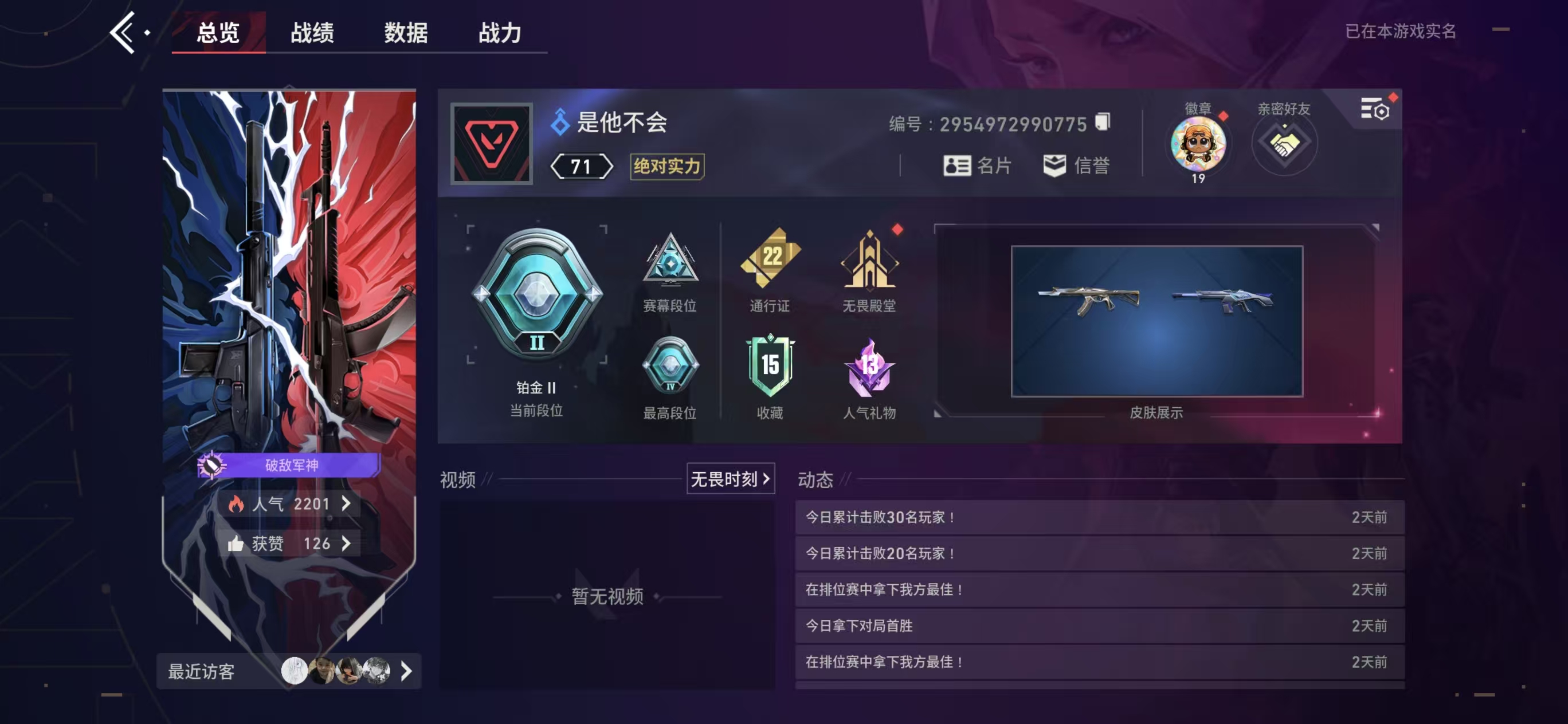Image resolution: width=1568 pixels, height=724 pixels.
Task: Select the 战力 tab
Action: coord(499,33)
